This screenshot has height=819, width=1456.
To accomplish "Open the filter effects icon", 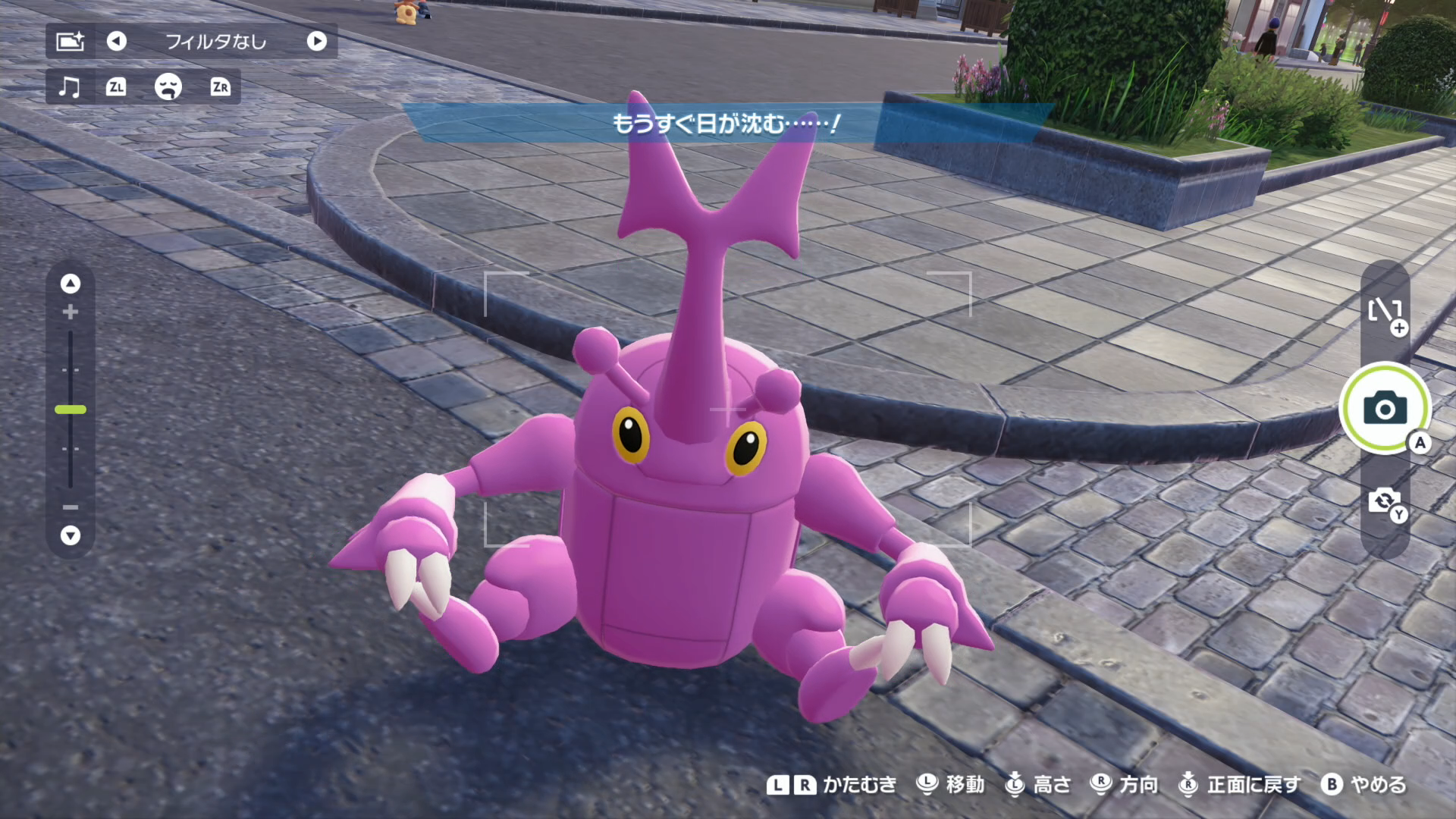I will [x=70, y=41].
